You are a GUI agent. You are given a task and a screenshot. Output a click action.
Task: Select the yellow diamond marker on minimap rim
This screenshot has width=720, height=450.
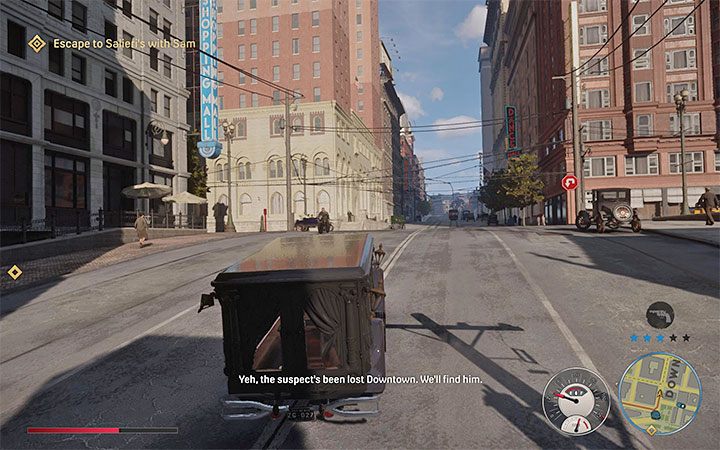(x=652, y=430)
